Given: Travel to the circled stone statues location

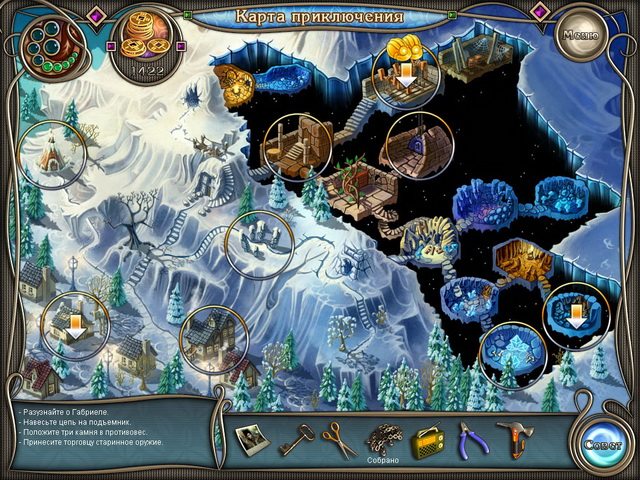Looking at the screenshot, I should [x=258, y=243].
